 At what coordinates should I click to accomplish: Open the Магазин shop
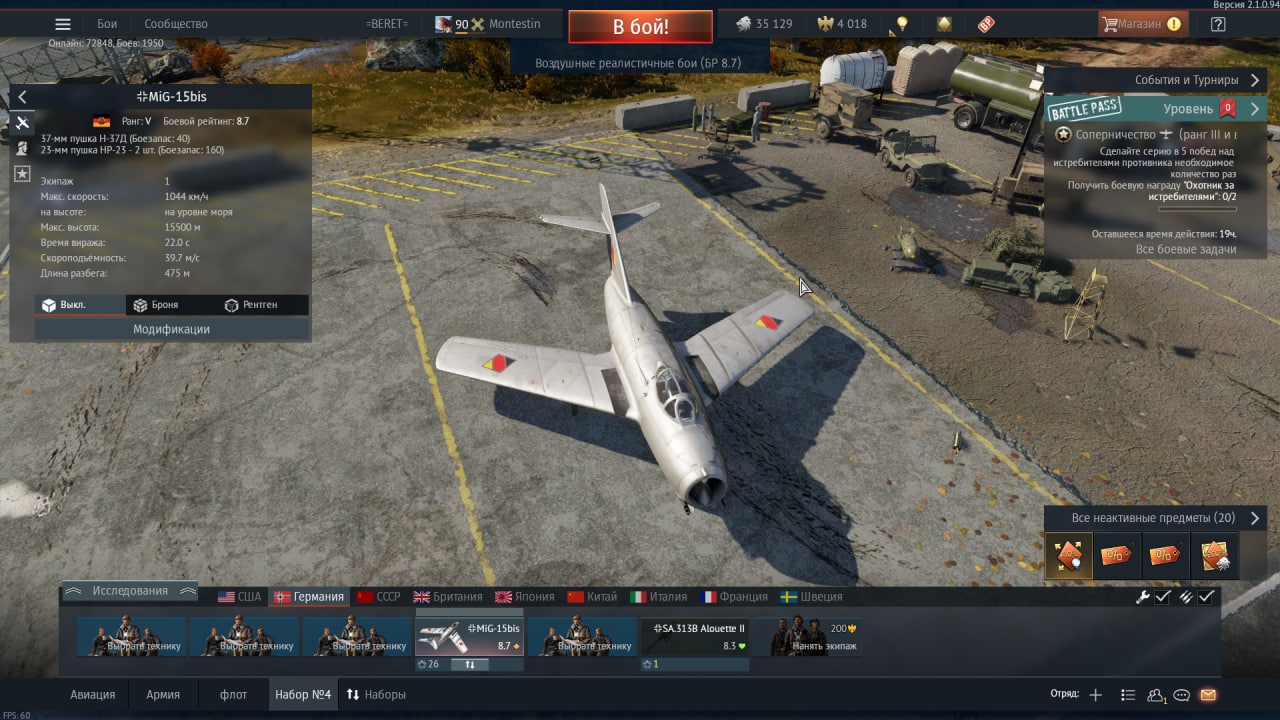1141,24
